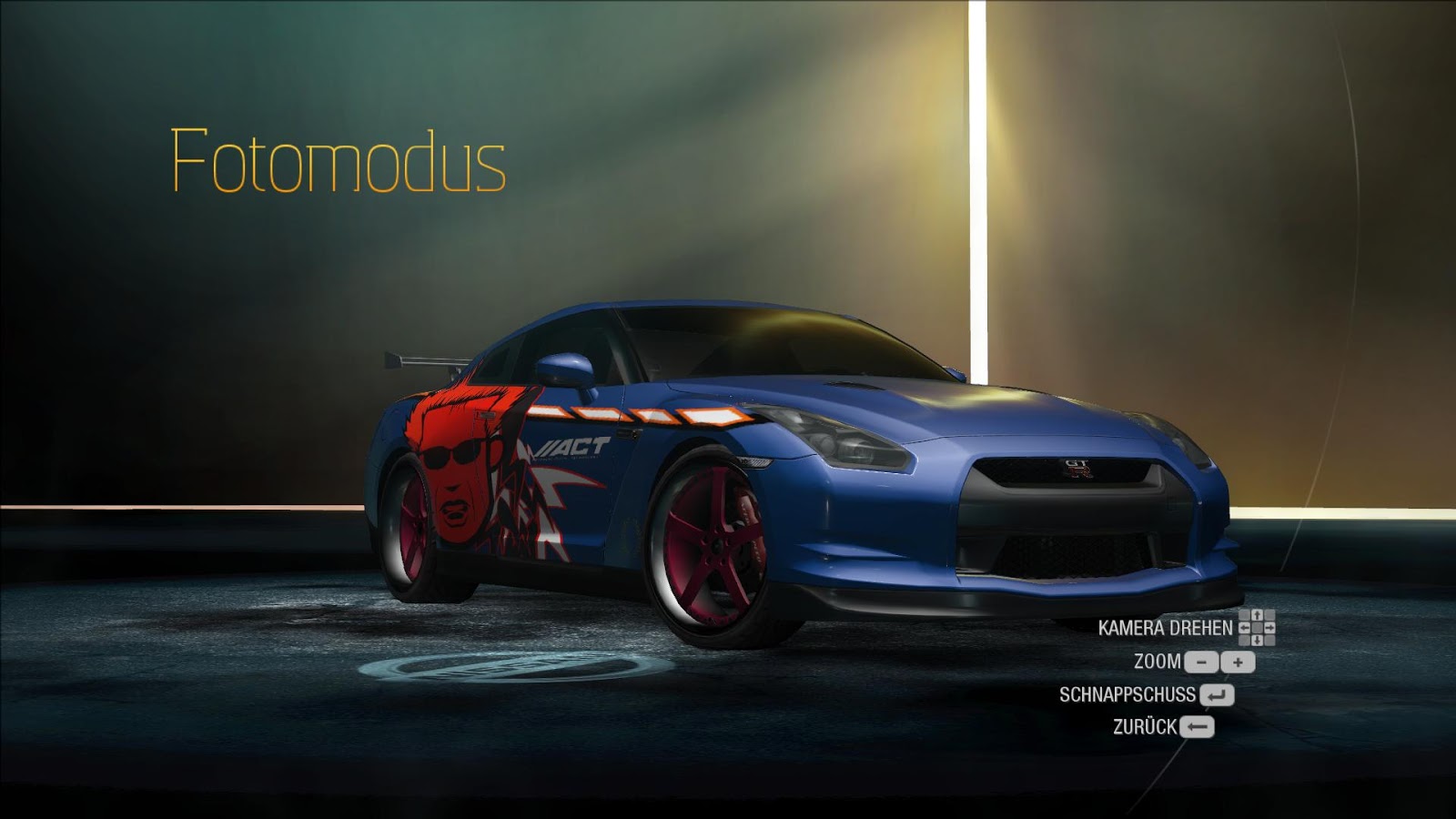Select the right arrow camera rotation icon
Viewport: 1456px width, 819px height.
tap(1271, 628)
